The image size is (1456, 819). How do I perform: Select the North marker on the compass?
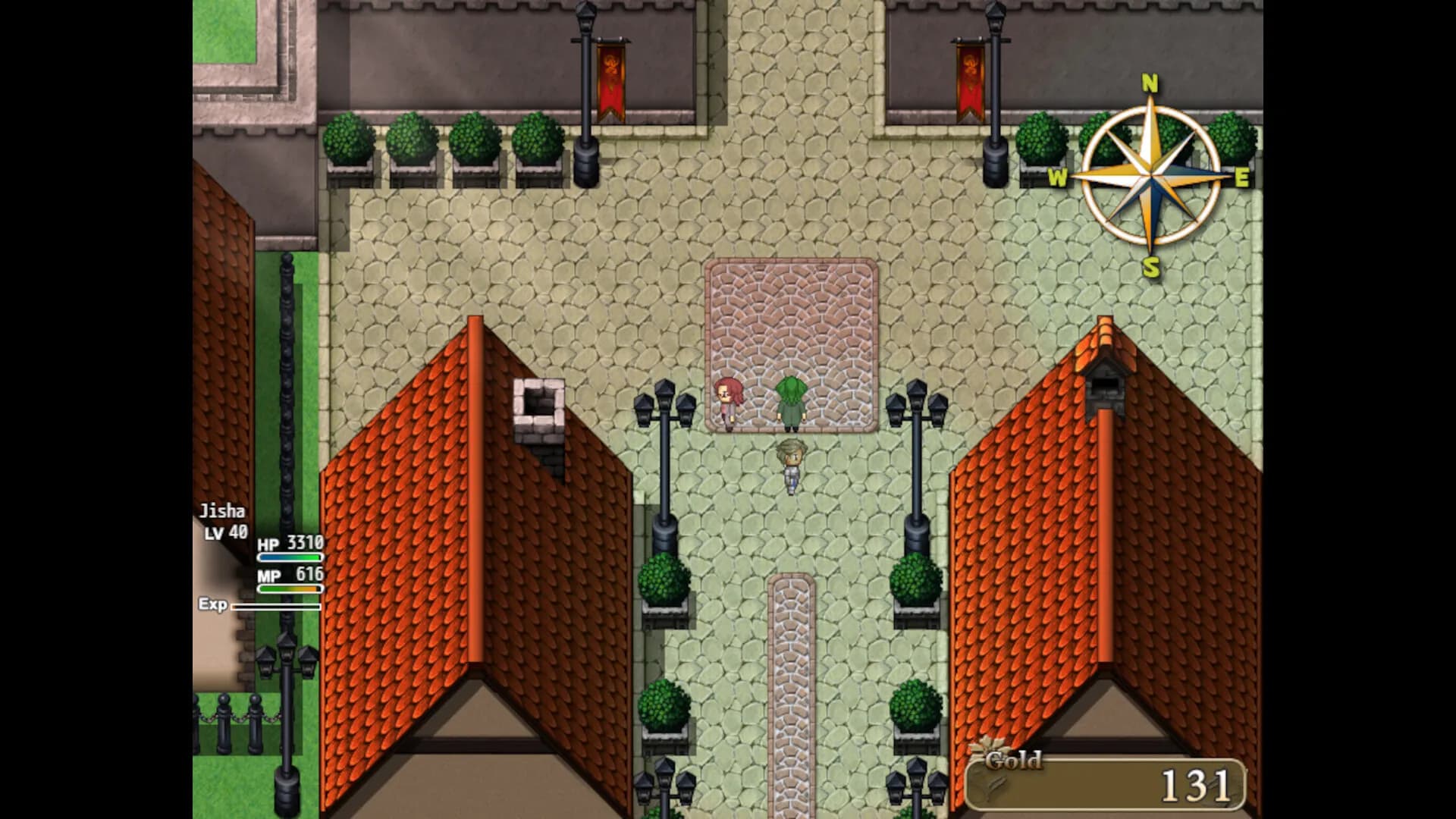coord(1150,83)
